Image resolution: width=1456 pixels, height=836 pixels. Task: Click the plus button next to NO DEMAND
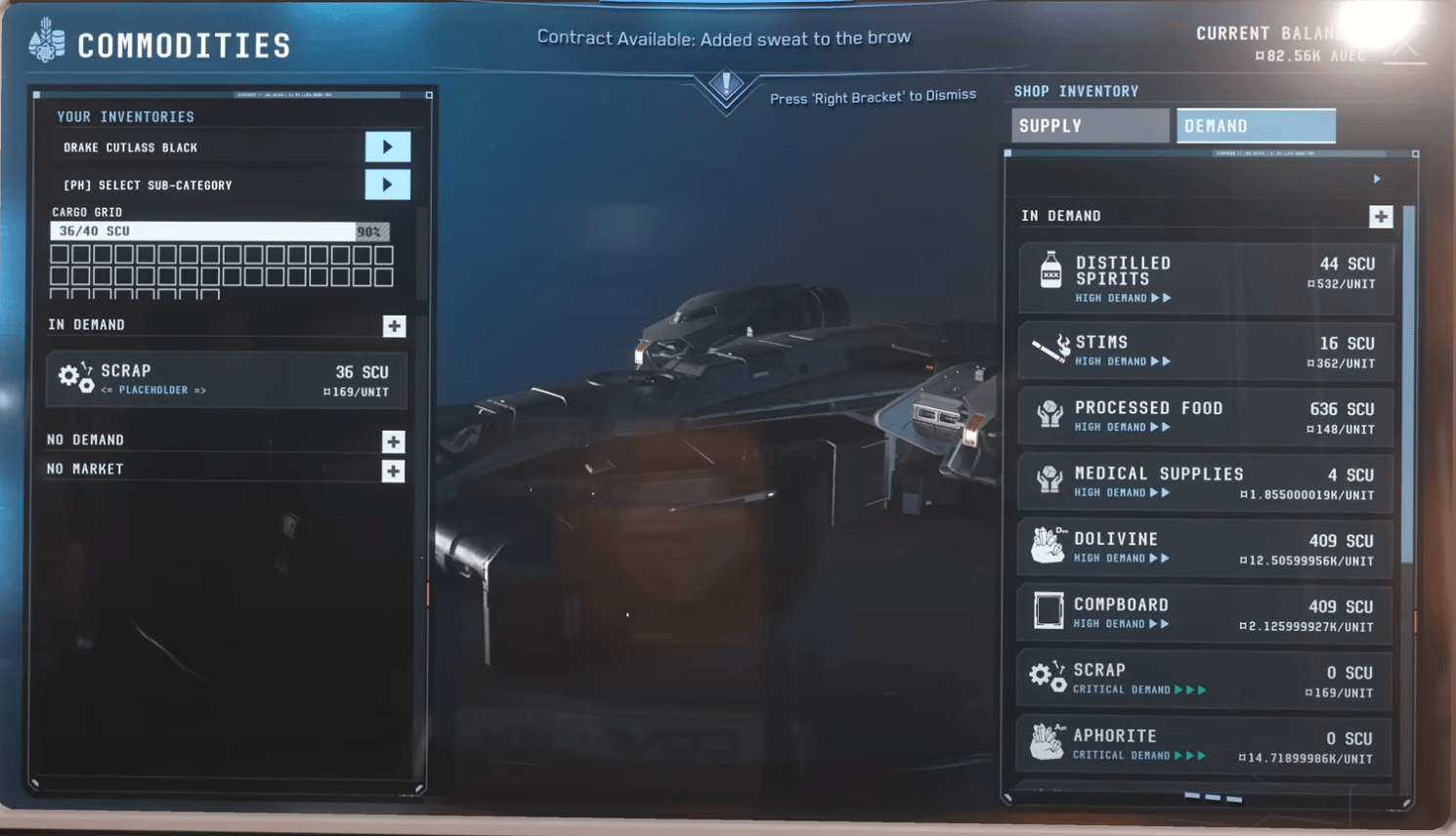click(x=392, y=441)
